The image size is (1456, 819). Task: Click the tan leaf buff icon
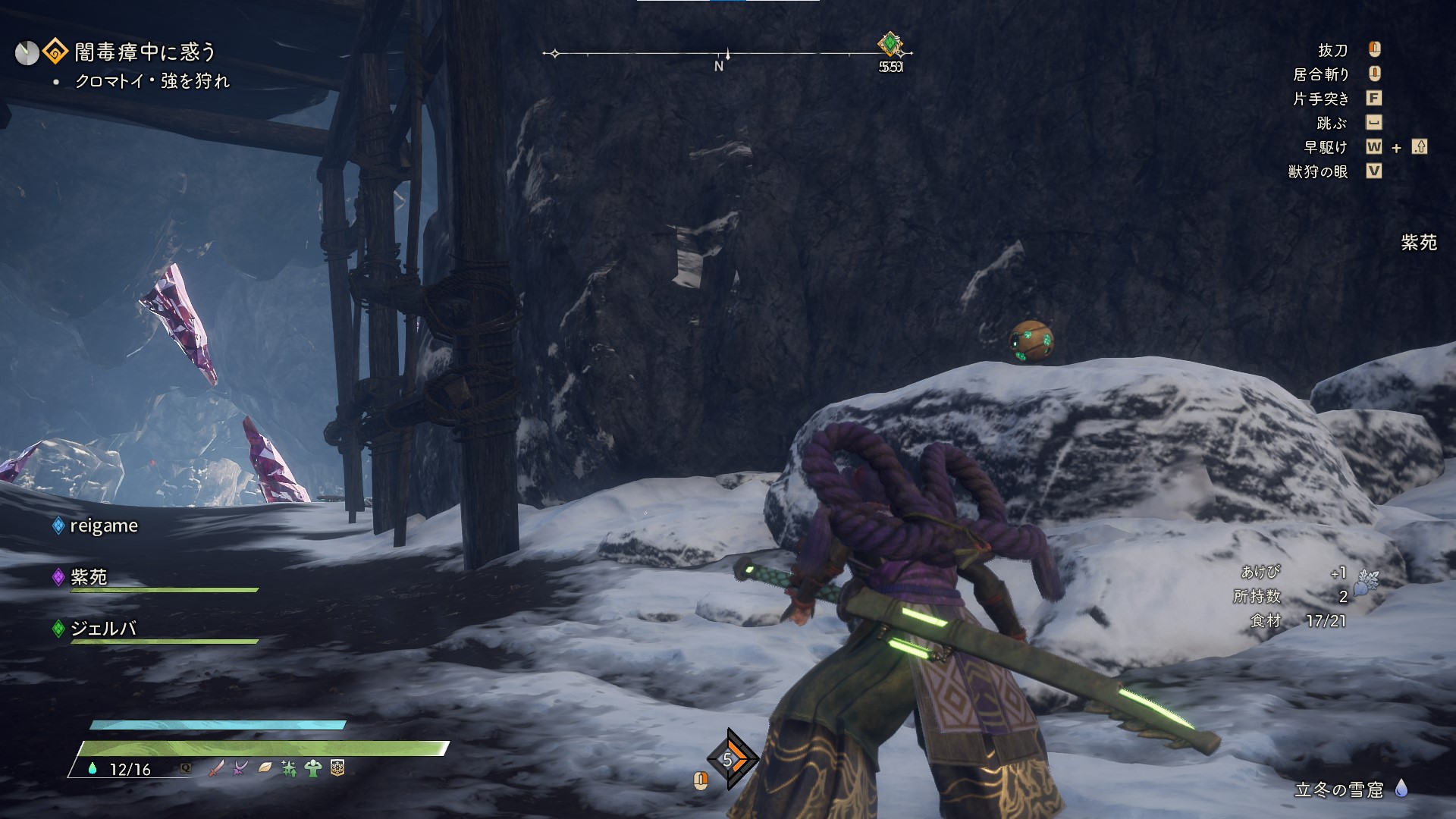point(265,768)
